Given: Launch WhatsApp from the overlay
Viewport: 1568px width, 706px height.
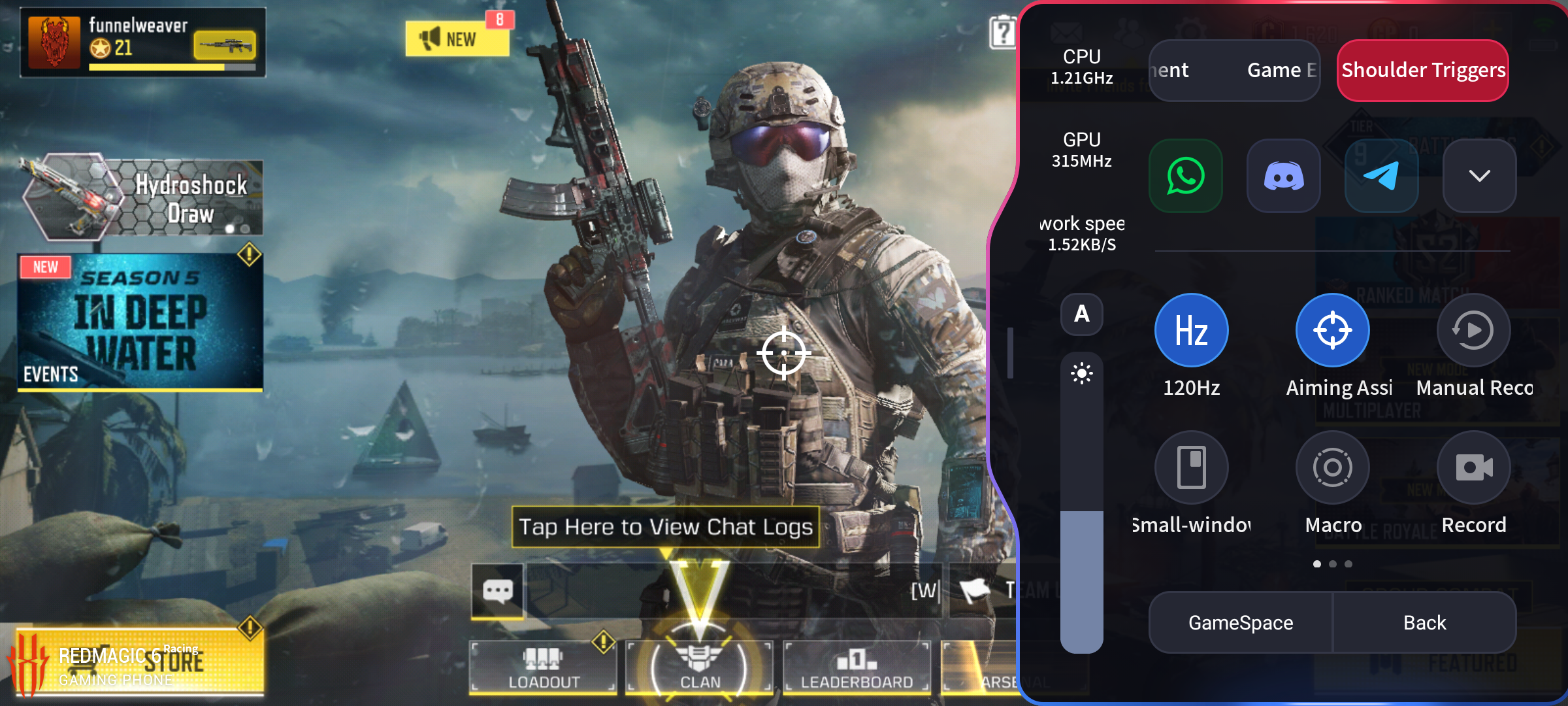Looking at the screenshot, I should (1186, 176).
